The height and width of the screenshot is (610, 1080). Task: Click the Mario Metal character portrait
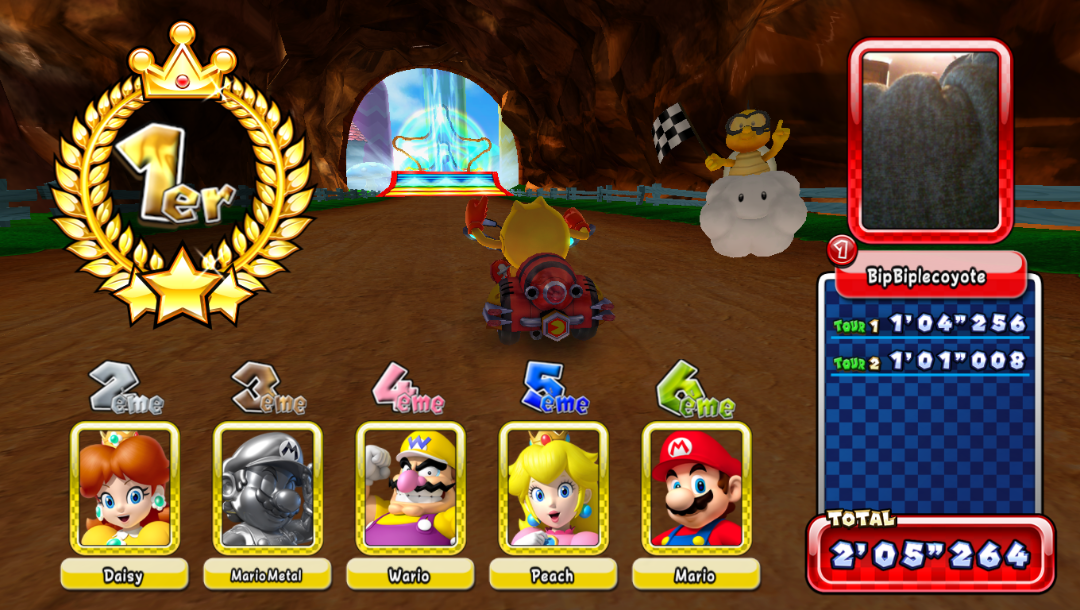pyautogui.click(x=268, y=487)
